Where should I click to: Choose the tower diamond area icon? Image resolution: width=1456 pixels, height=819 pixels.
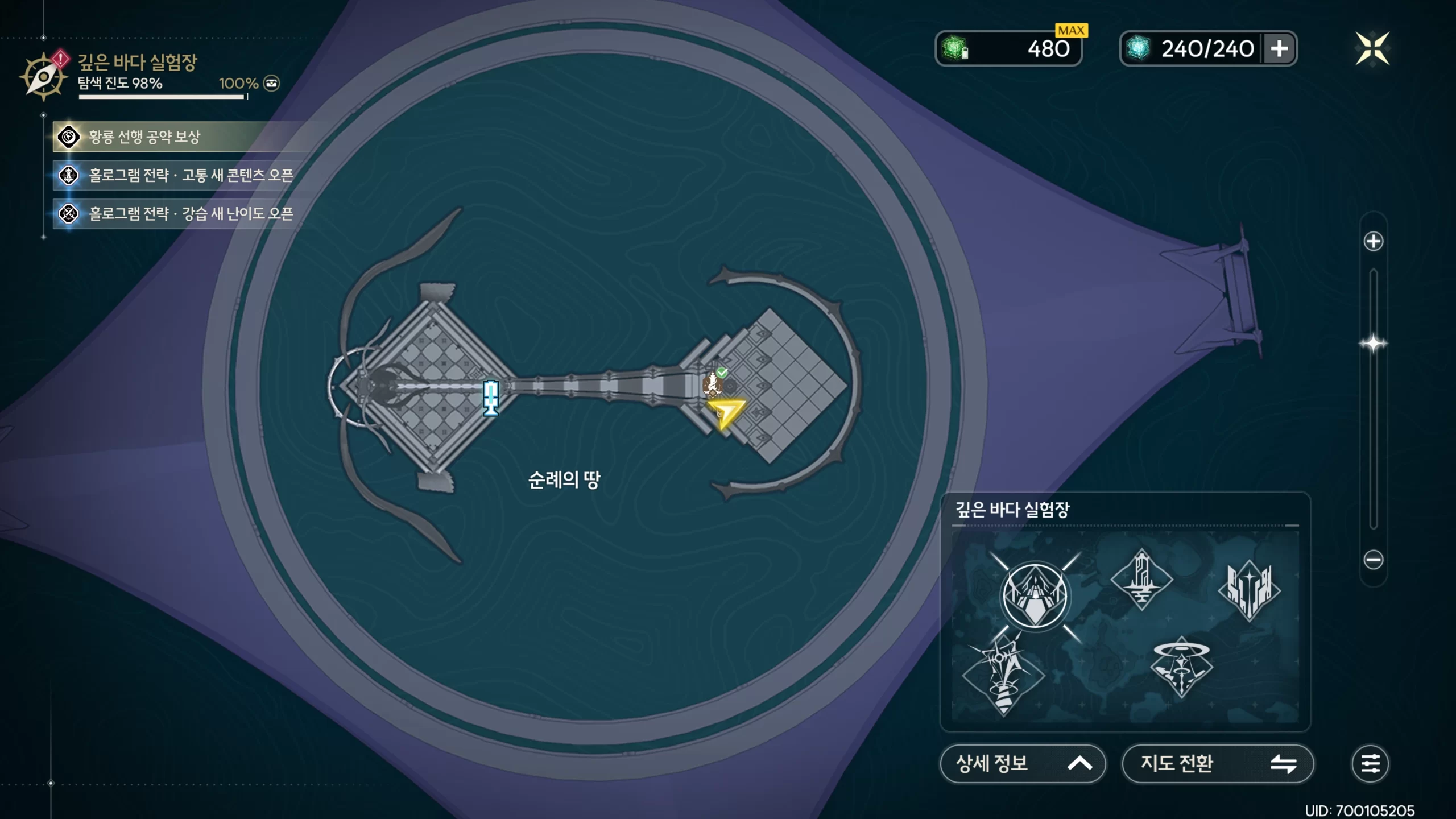[x=1141, y=579]
